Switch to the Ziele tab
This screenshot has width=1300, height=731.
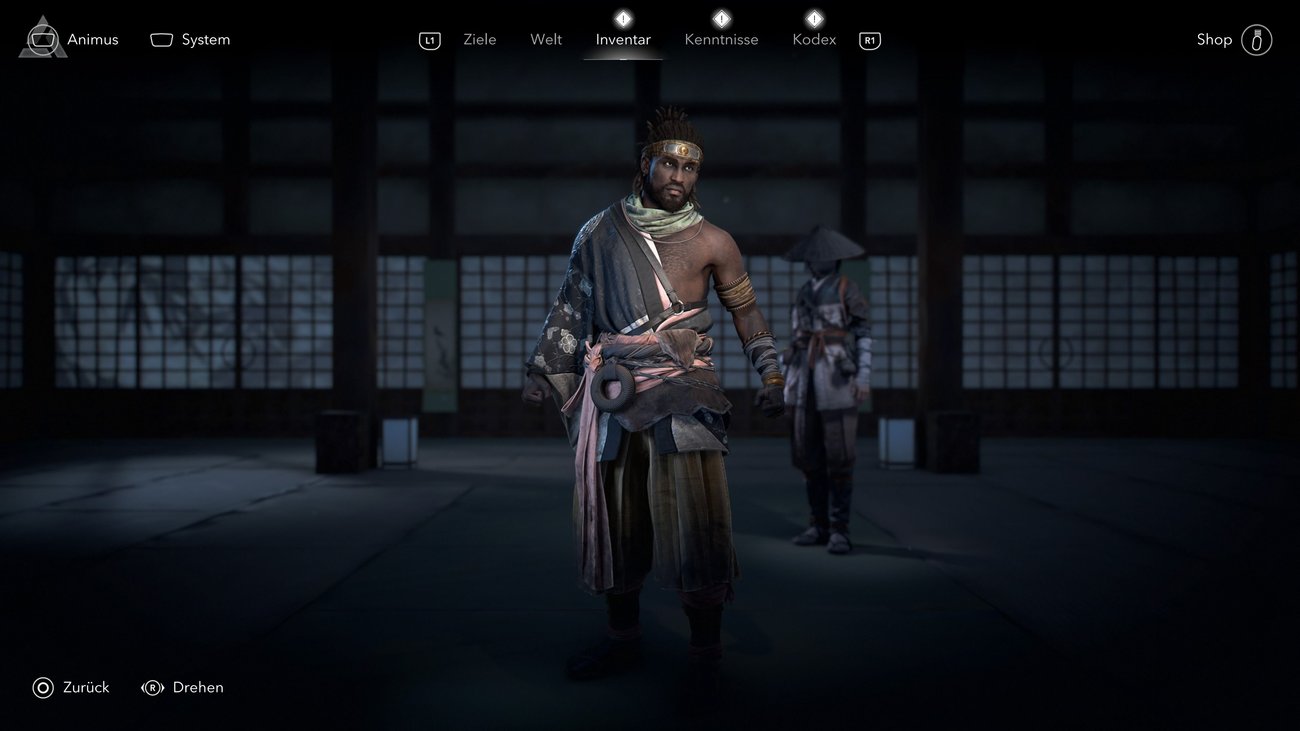click(x=480, y=40)
